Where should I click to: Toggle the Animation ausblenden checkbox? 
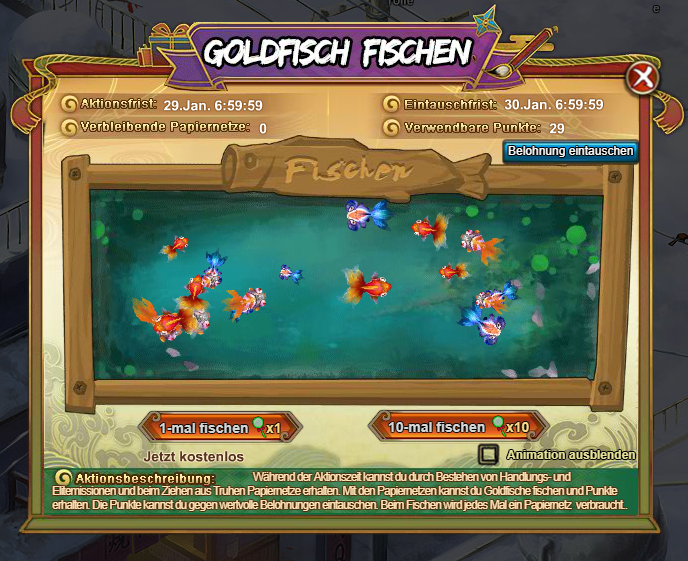(488, 454)
